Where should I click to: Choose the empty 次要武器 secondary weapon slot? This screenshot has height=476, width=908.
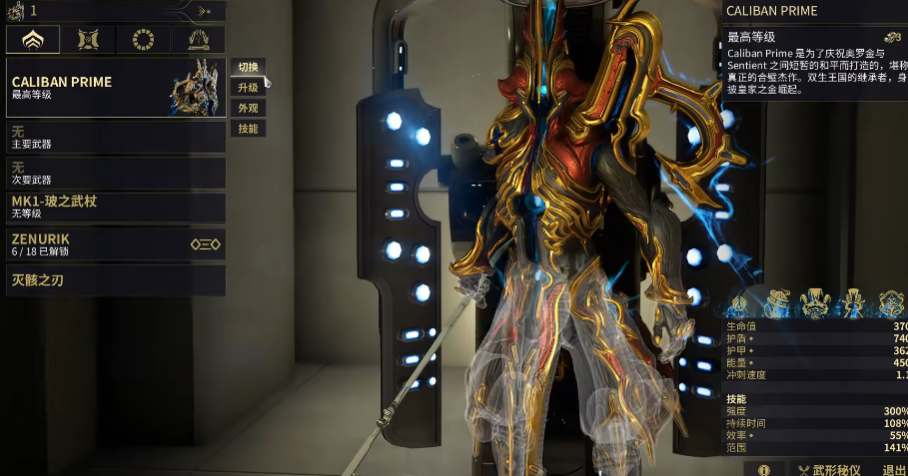click(115, 173)
